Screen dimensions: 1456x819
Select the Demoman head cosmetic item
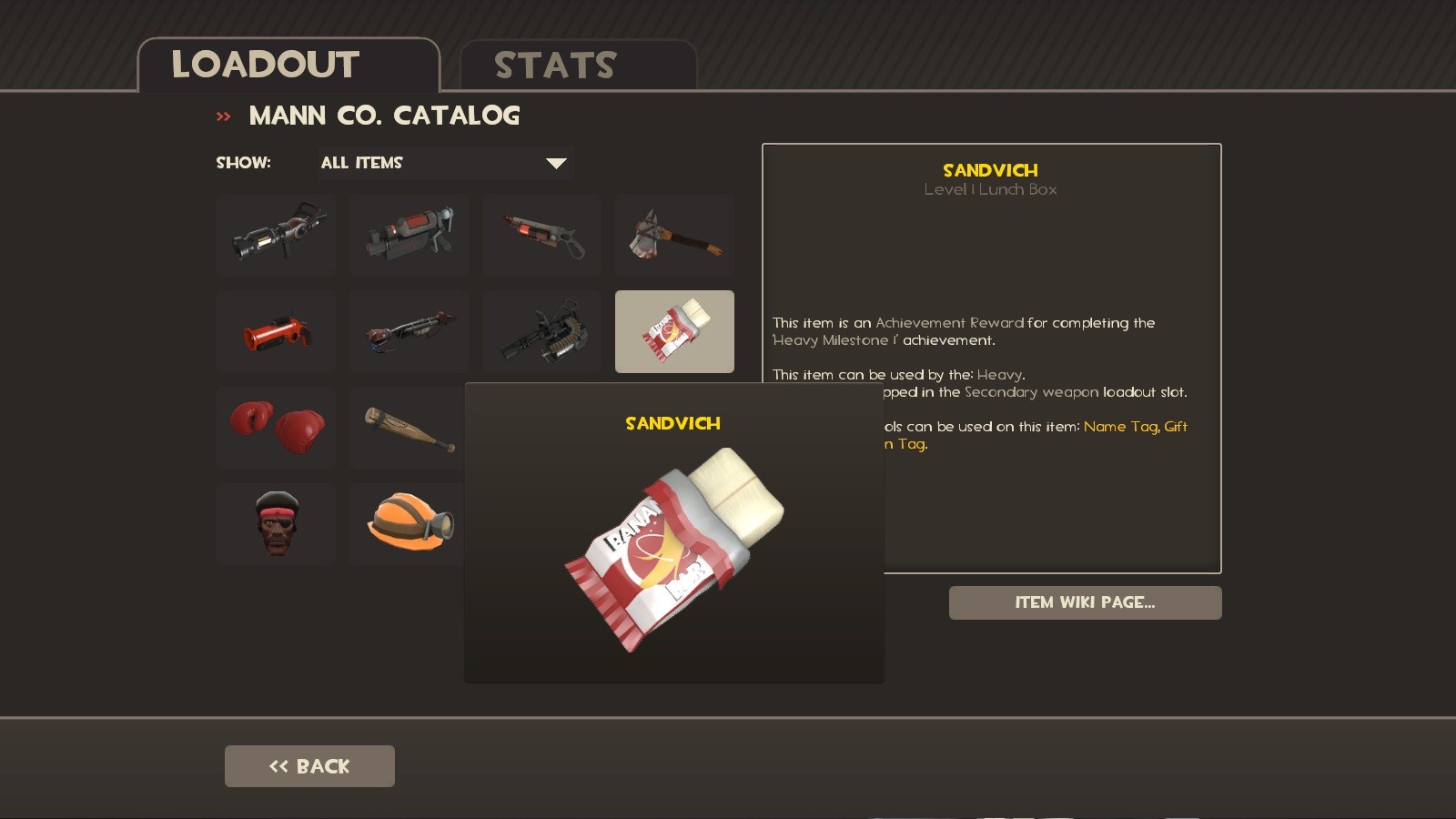click(x=275, y=522)
